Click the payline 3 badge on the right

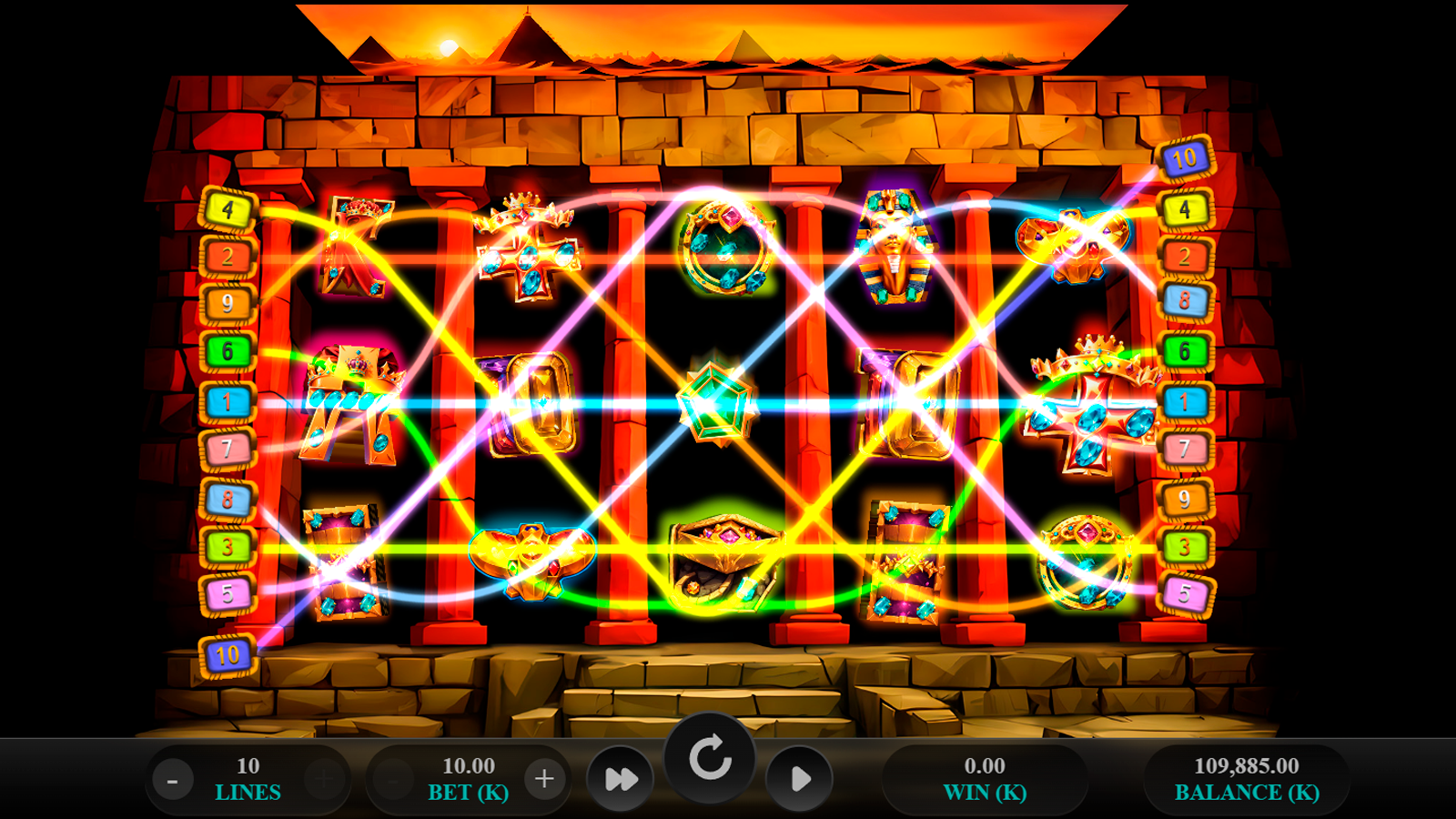tap(1185, 547)
